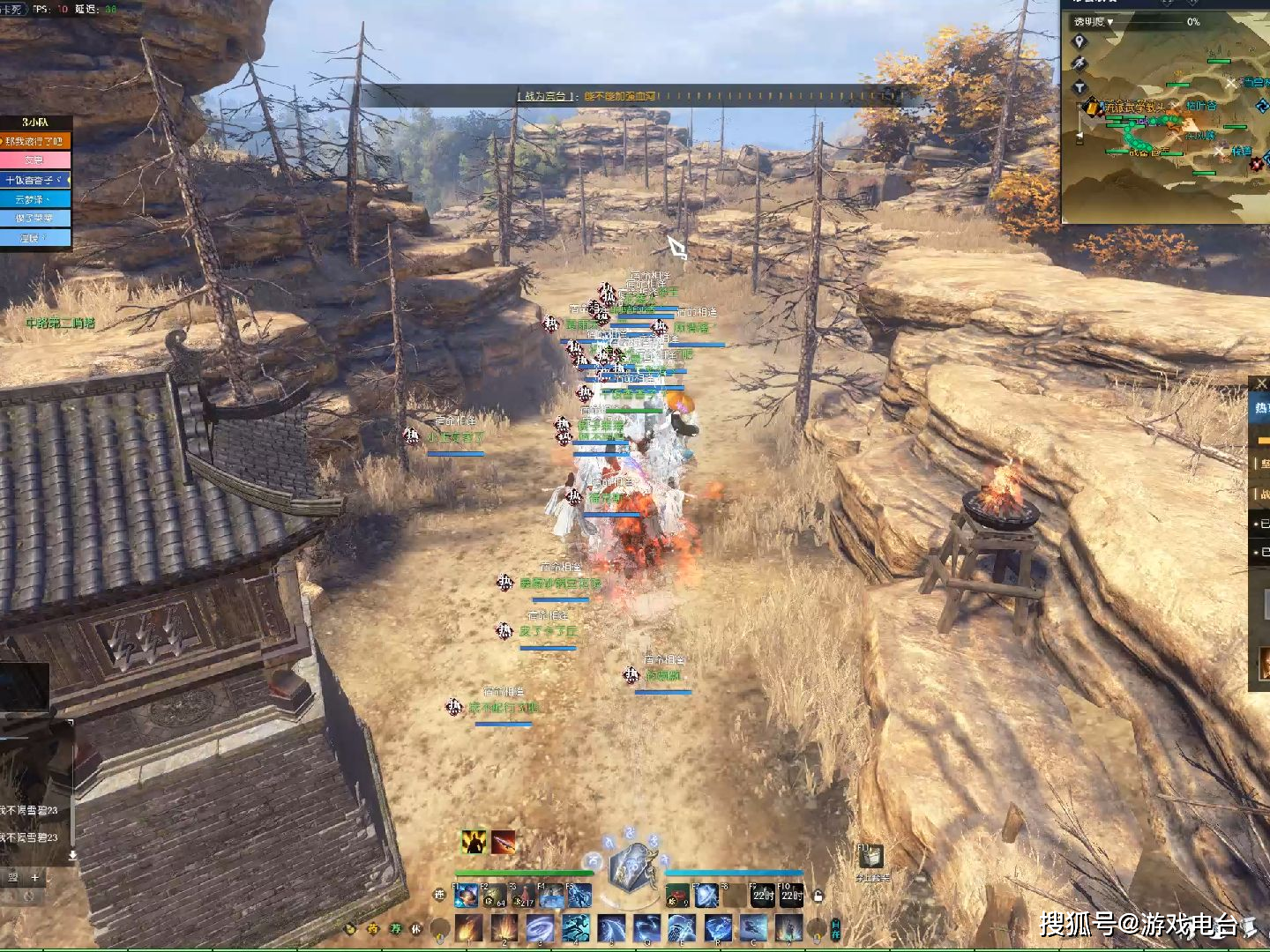The image size is (1270, 952).
Task: Toggle the hotbar padlock icon
Action: [x=818, y=896]
